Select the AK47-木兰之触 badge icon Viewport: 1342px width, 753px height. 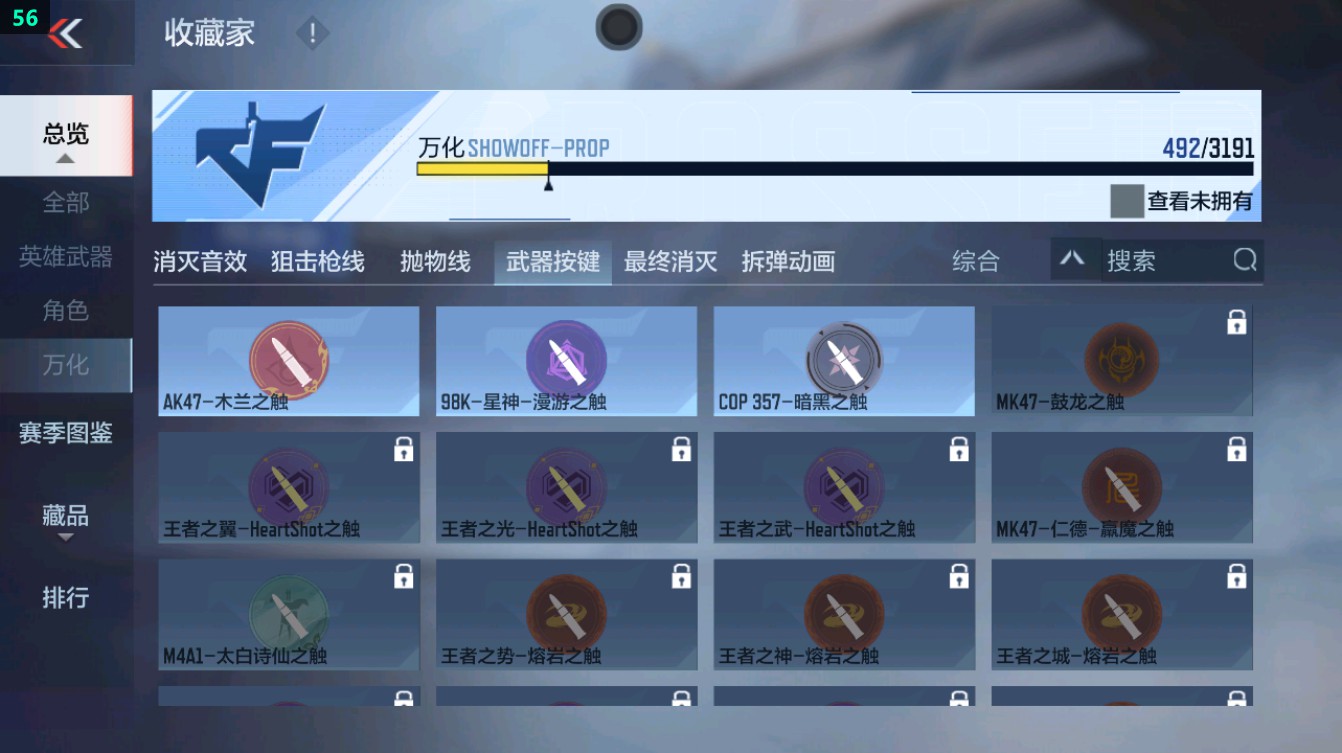click(288, 358)
